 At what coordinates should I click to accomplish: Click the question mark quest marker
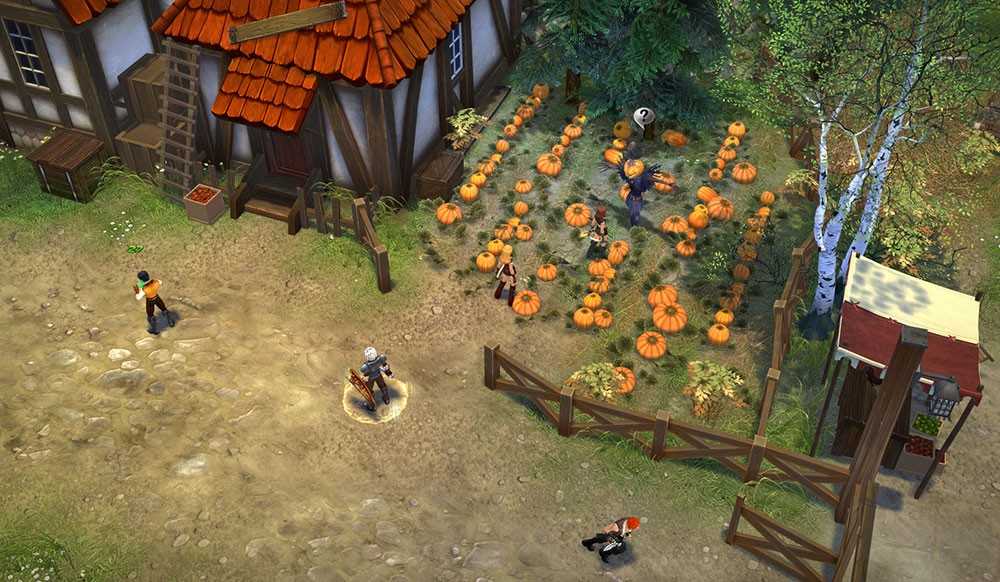pyautogui.click(x=644, y=118)
